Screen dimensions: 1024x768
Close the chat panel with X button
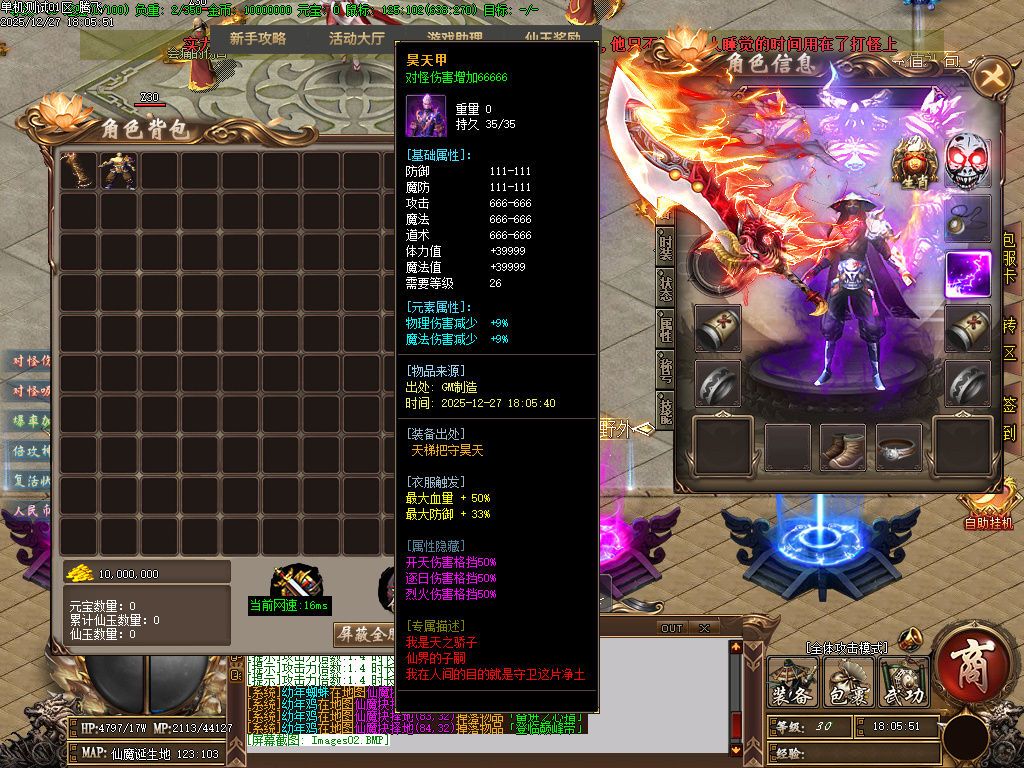pyautogui.click(x=704, y=628)
